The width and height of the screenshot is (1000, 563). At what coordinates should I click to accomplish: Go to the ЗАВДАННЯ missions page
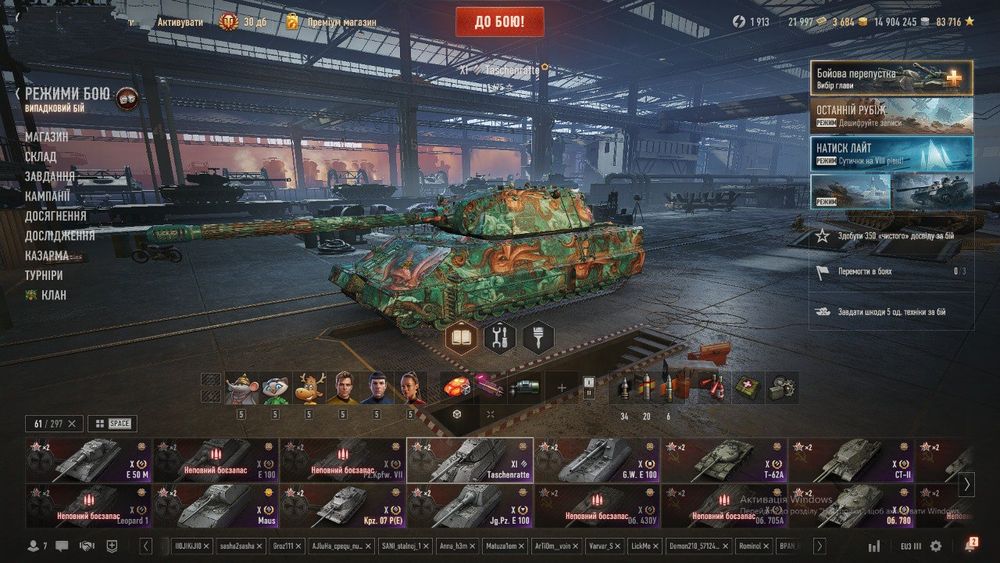(50, 176)
